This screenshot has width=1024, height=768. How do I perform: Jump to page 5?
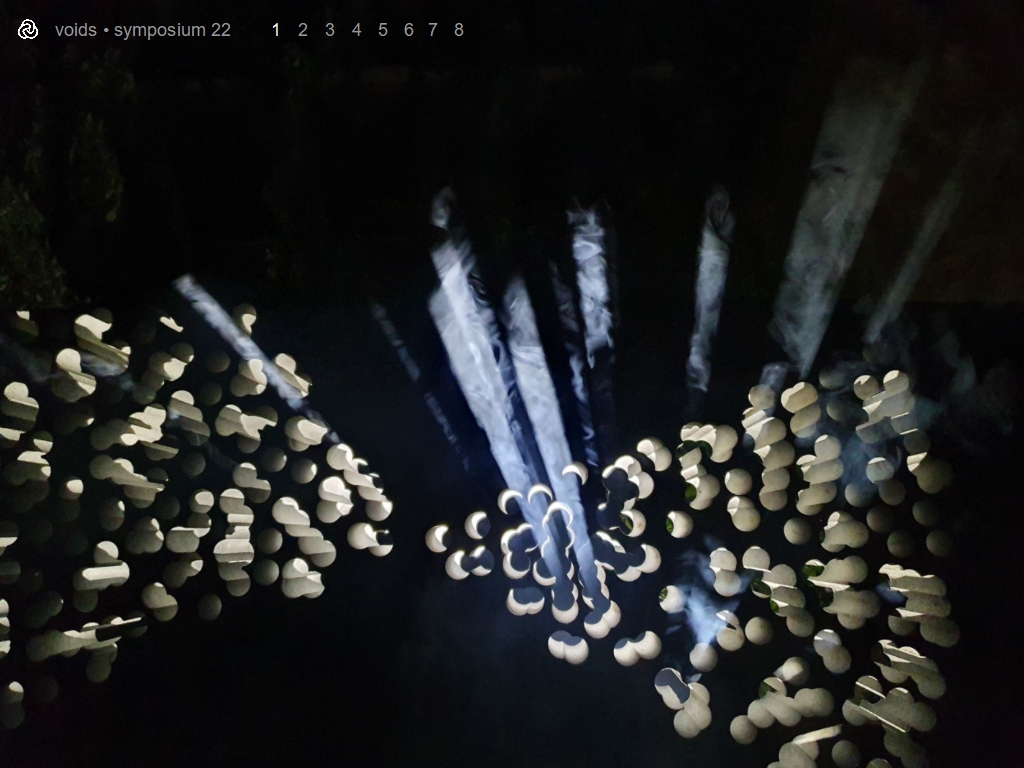pos(383,30)
